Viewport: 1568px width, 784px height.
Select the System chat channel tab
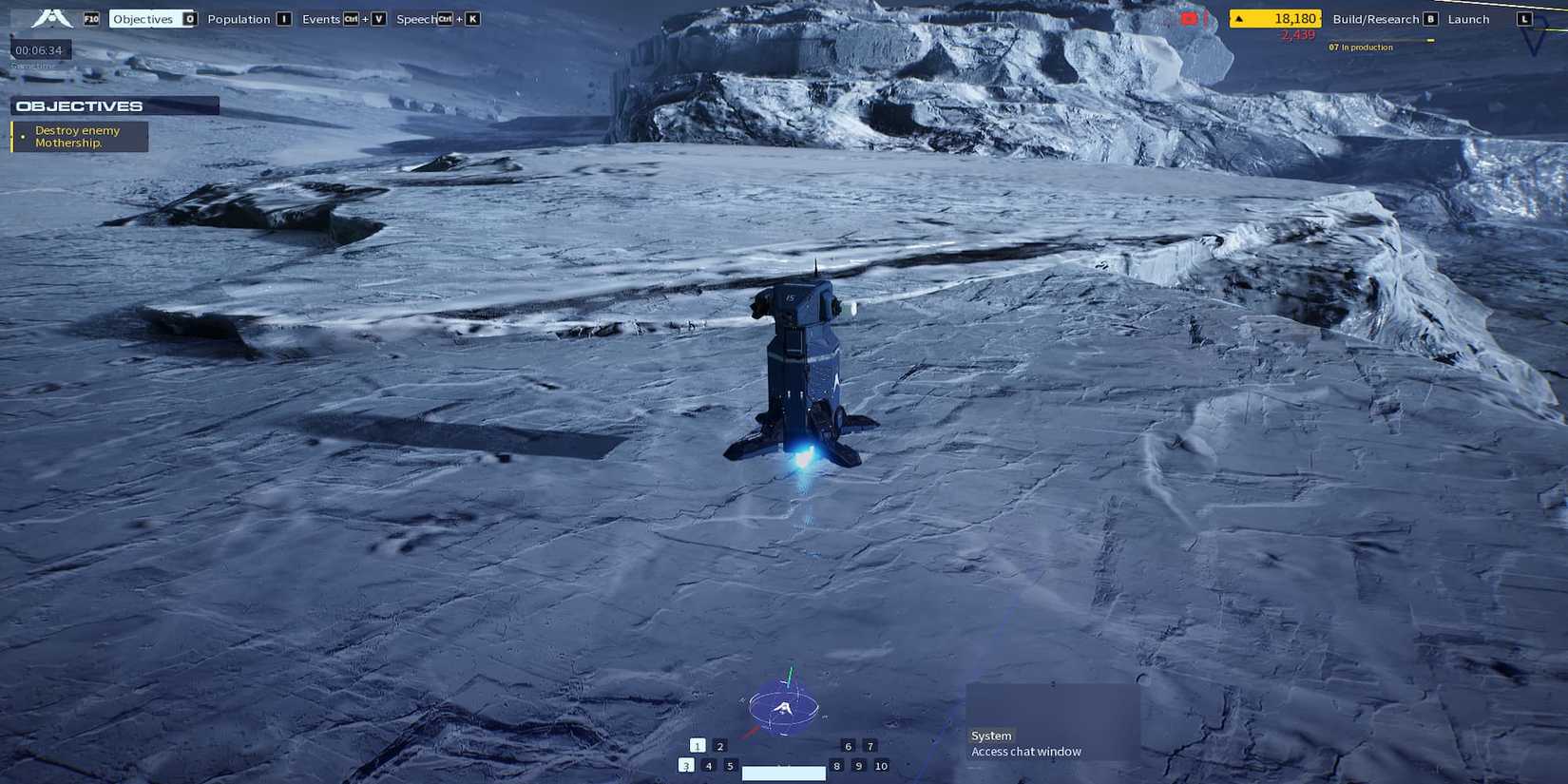(x=991, y=735)
